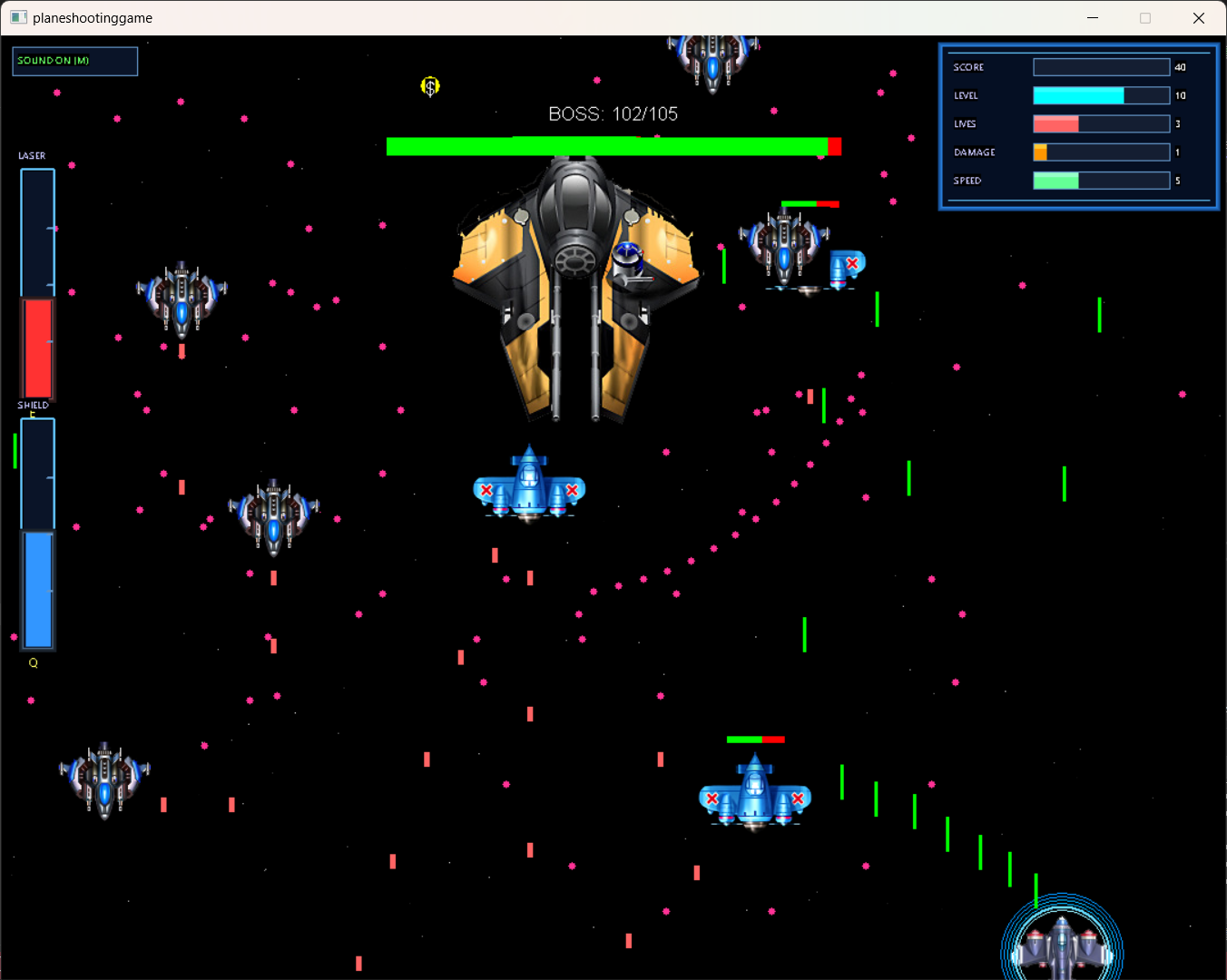This screenshot has height=980, width=1227.
Task: Click the drone icon with red X beside top-right enemy
Action: tap(846, 261)
